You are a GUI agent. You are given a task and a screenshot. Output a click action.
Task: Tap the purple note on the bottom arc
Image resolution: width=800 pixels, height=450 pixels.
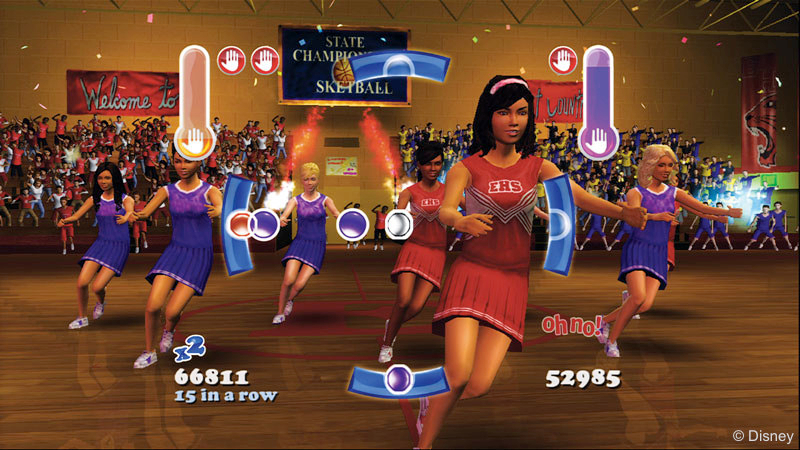click(x=400, y=381)
